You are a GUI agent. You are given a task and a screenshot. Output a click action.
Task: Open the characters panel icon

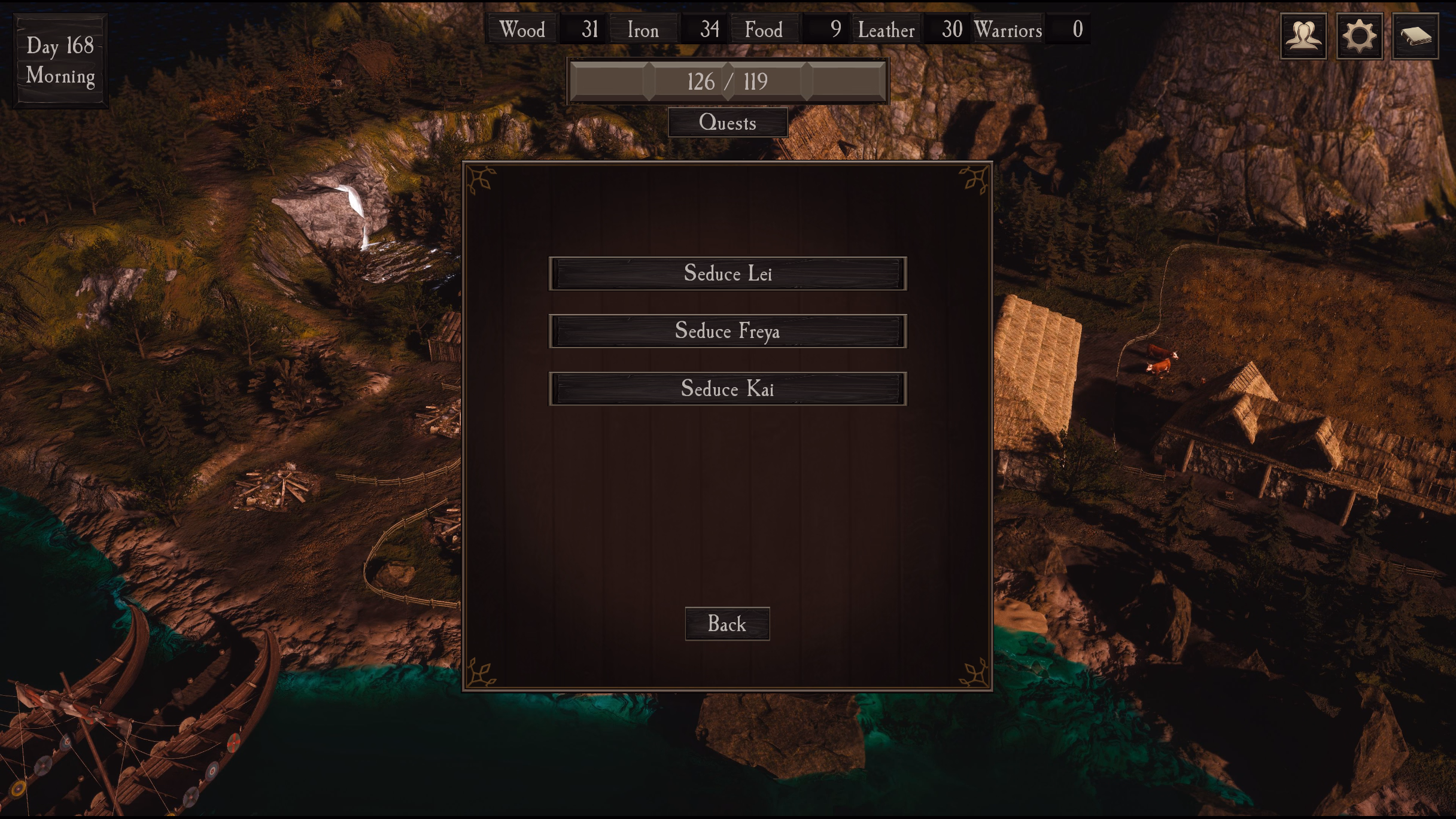pos(1303,36)
